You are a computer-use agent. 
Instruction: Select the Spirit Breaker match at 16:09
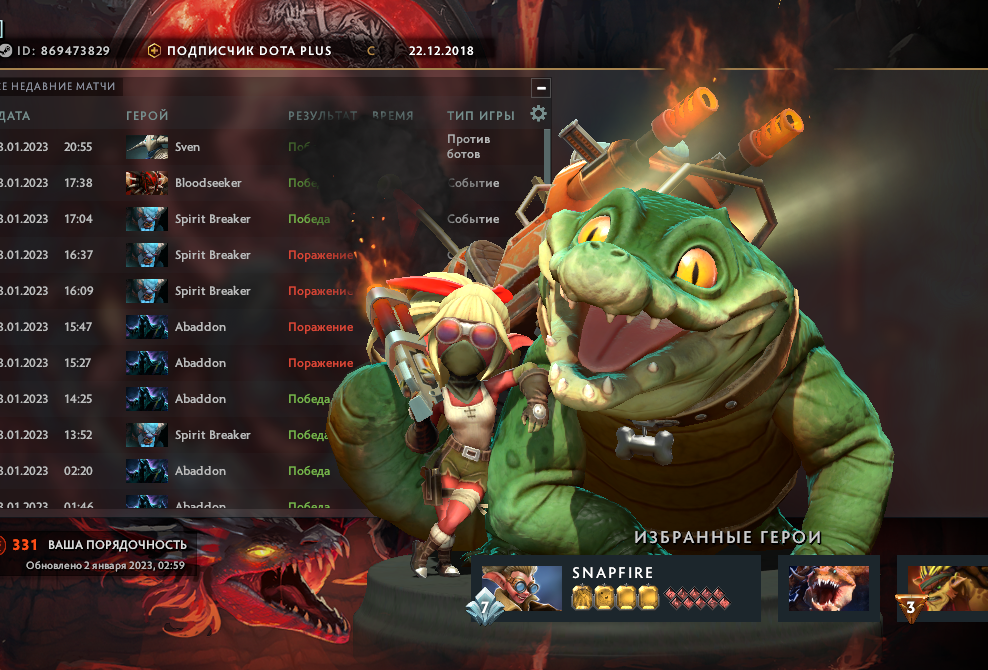tap(212, 291)
